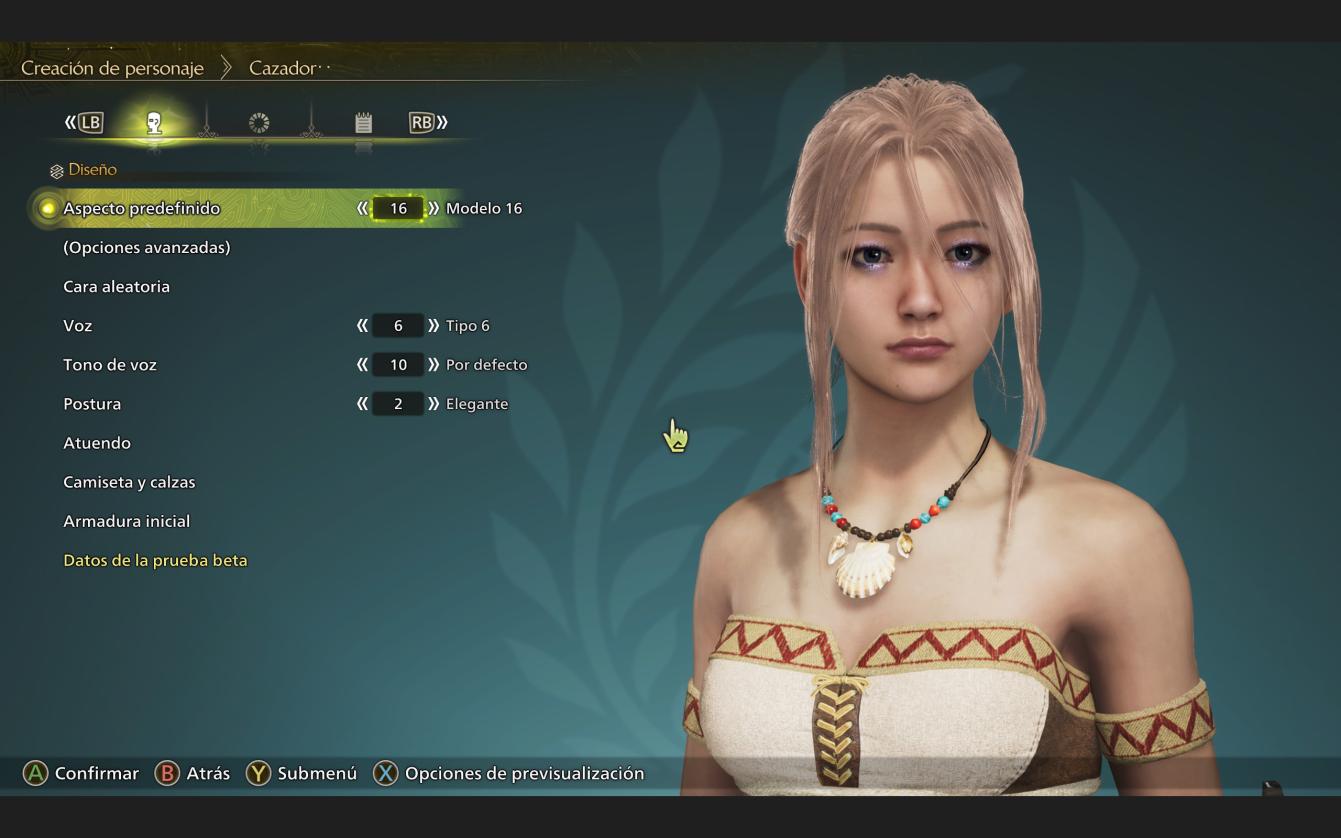
Task: Increase the Voz type with right arrow
Action: (433, 325)
